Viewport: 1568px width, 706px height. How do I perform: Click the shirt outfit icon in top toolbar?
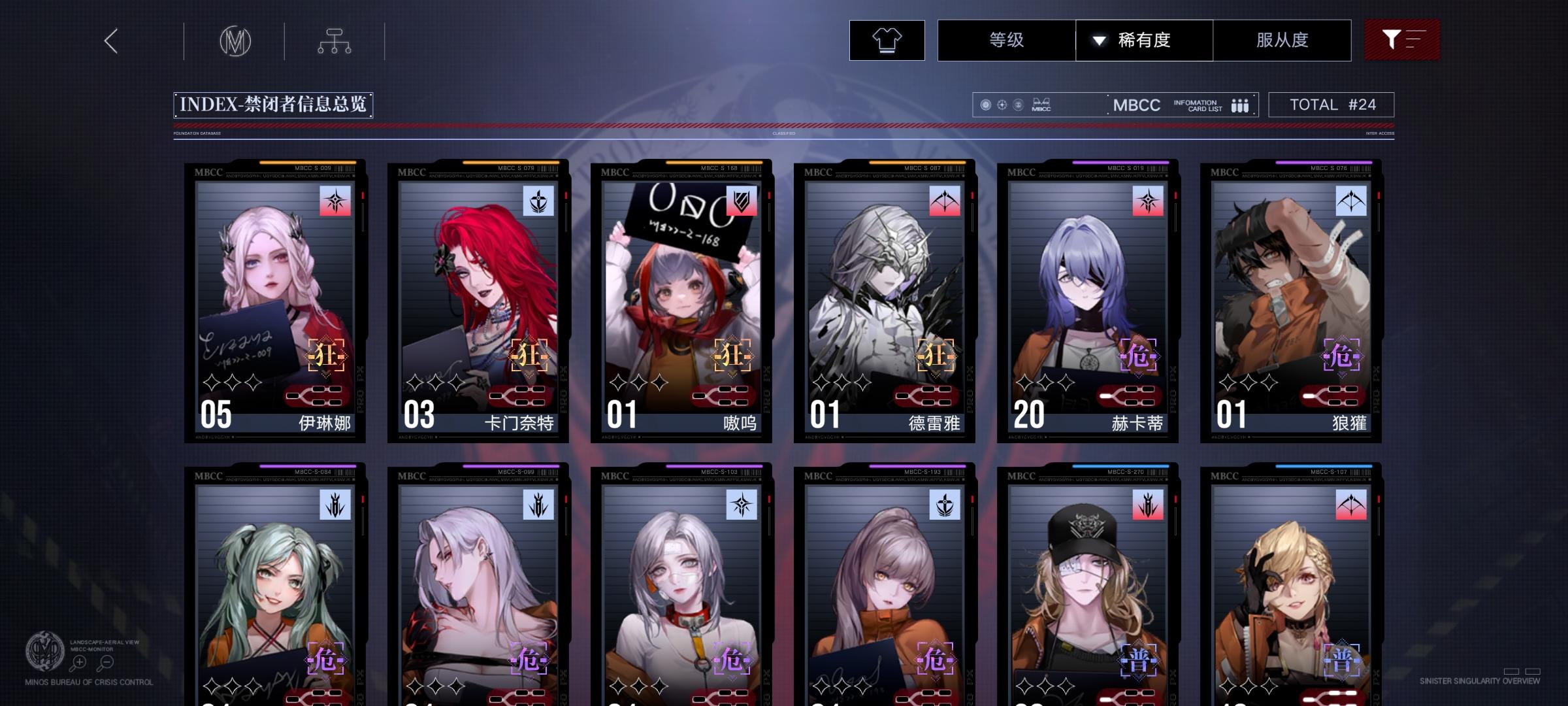pyautogui.click(x=886, y=40)
